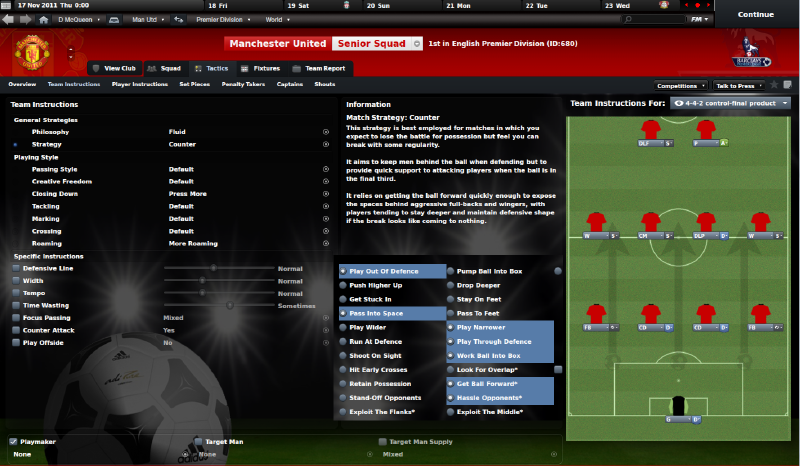Open the Set Pieces section
Image resolution: width=800 pixels, height=466 pixels.
[x=194, y=85]
